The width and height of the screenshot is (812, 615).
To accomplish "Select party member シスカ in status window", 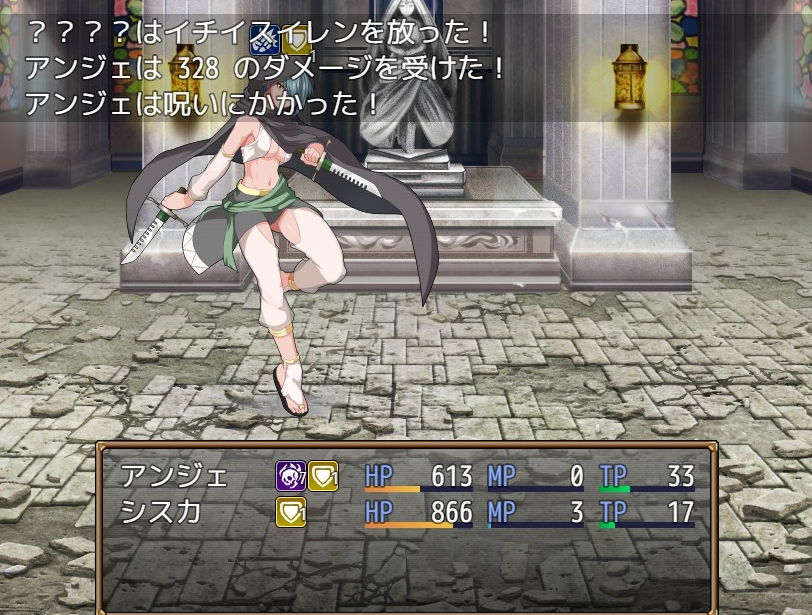I will (160, 512).
